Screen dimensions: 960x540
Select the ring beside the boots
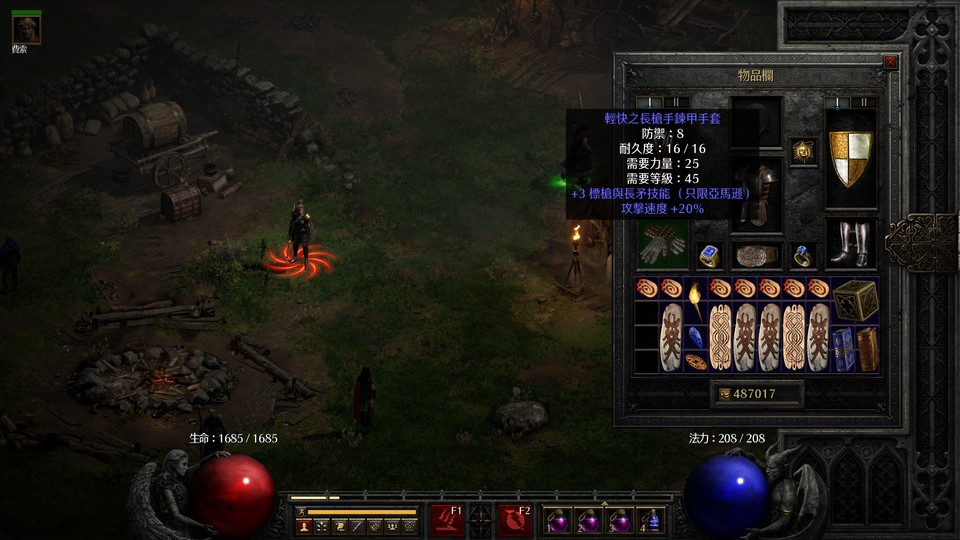[804, 256]
